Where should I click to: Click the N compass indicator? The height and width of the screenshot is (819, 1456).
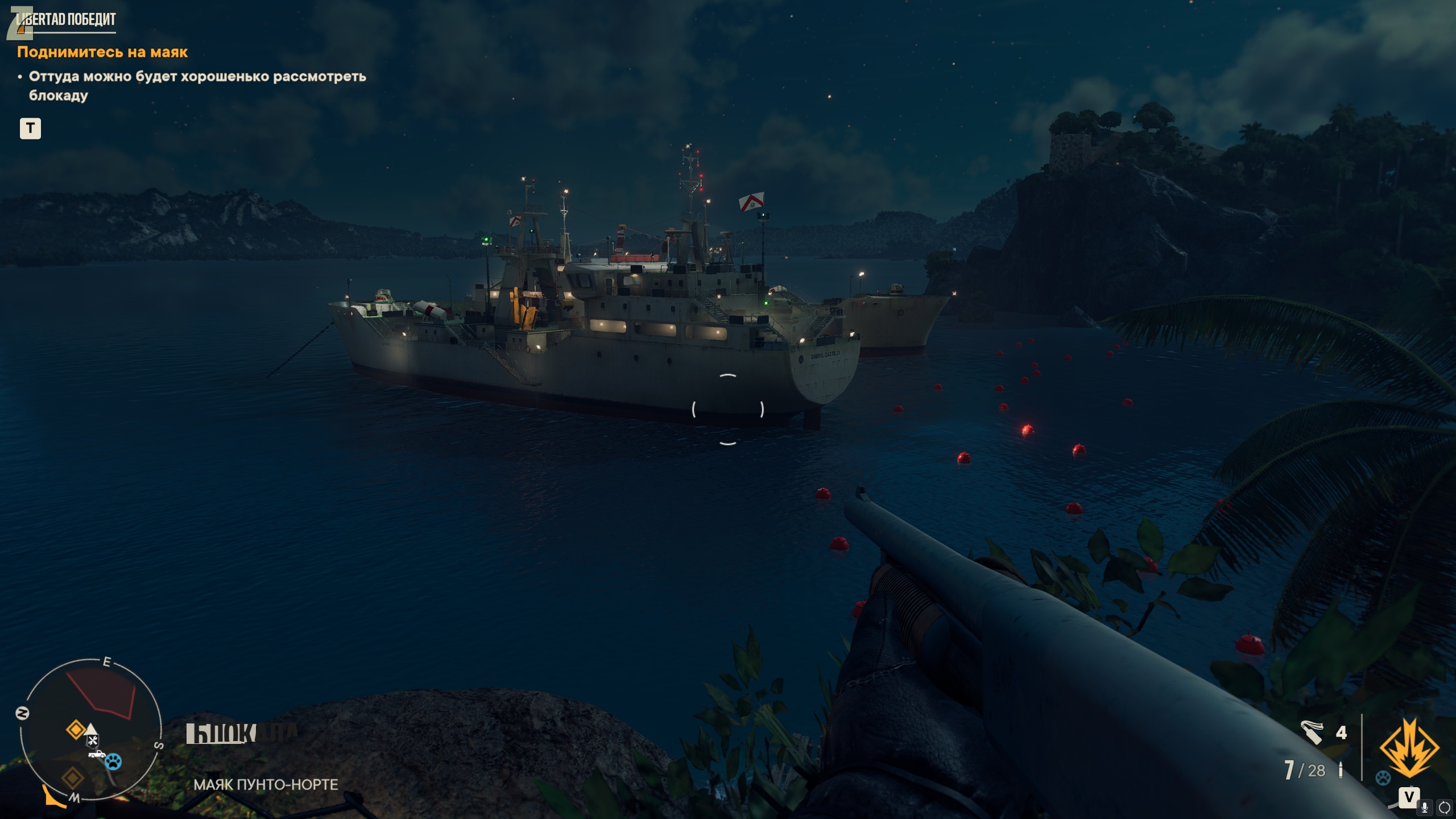pos(23,713)
